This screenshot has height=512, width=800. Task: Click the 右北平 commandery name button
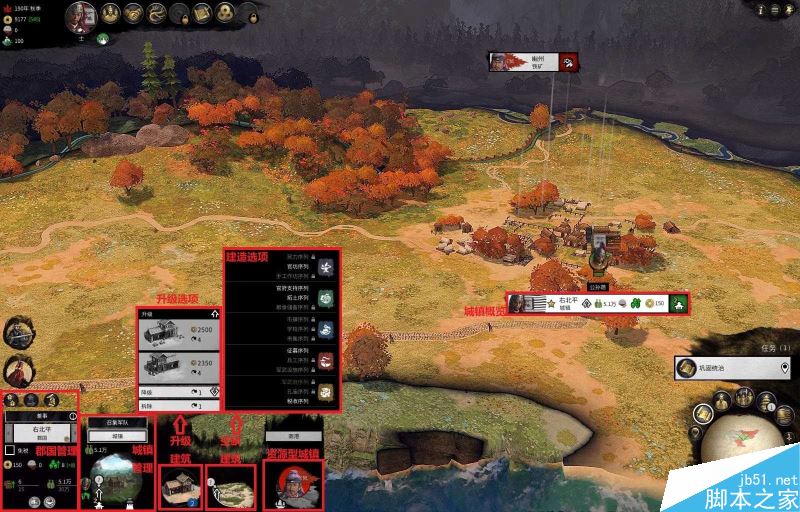41,432
